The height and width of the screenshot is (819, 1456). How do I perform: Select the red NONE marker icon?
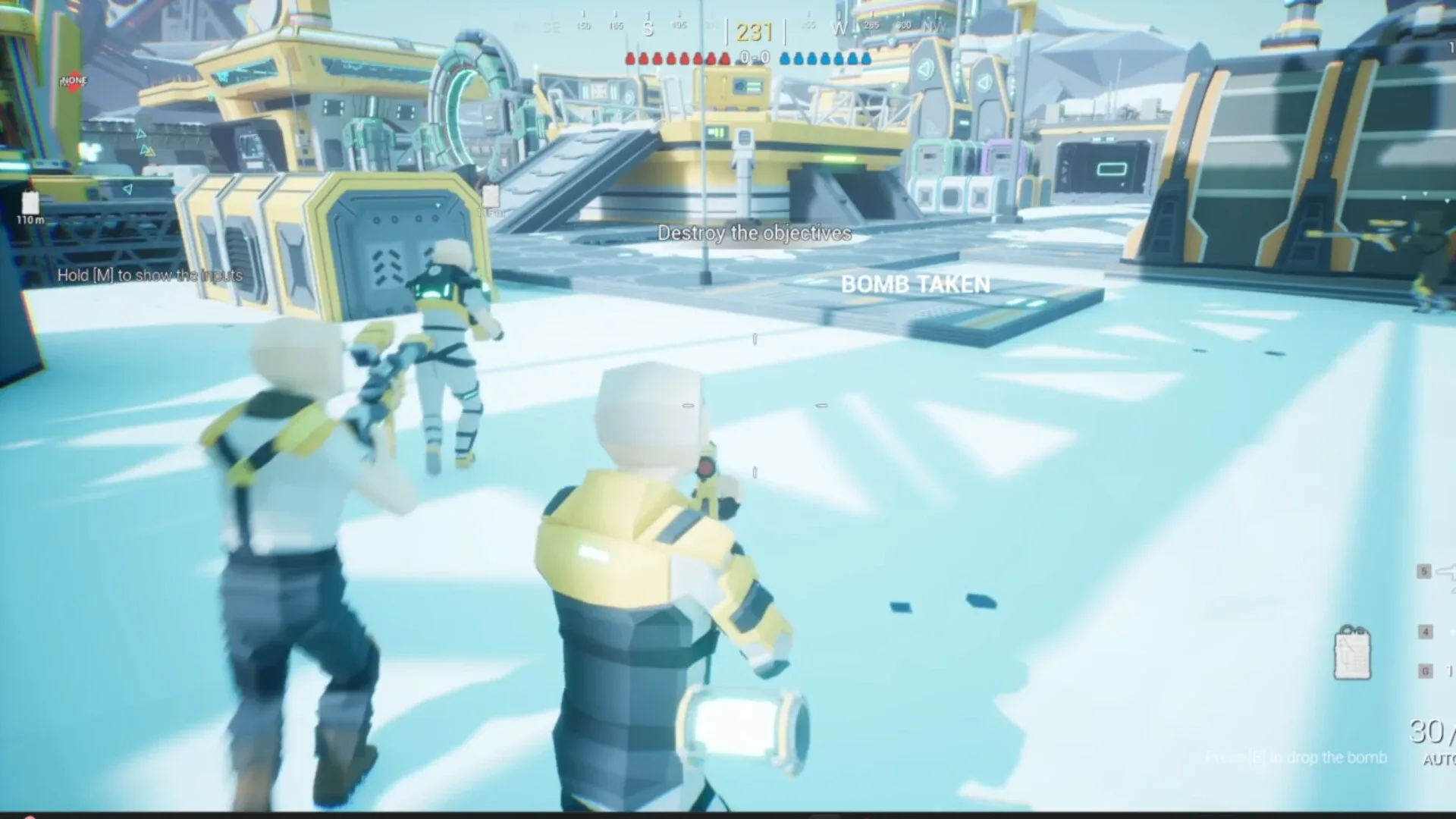tap(74, 80)
